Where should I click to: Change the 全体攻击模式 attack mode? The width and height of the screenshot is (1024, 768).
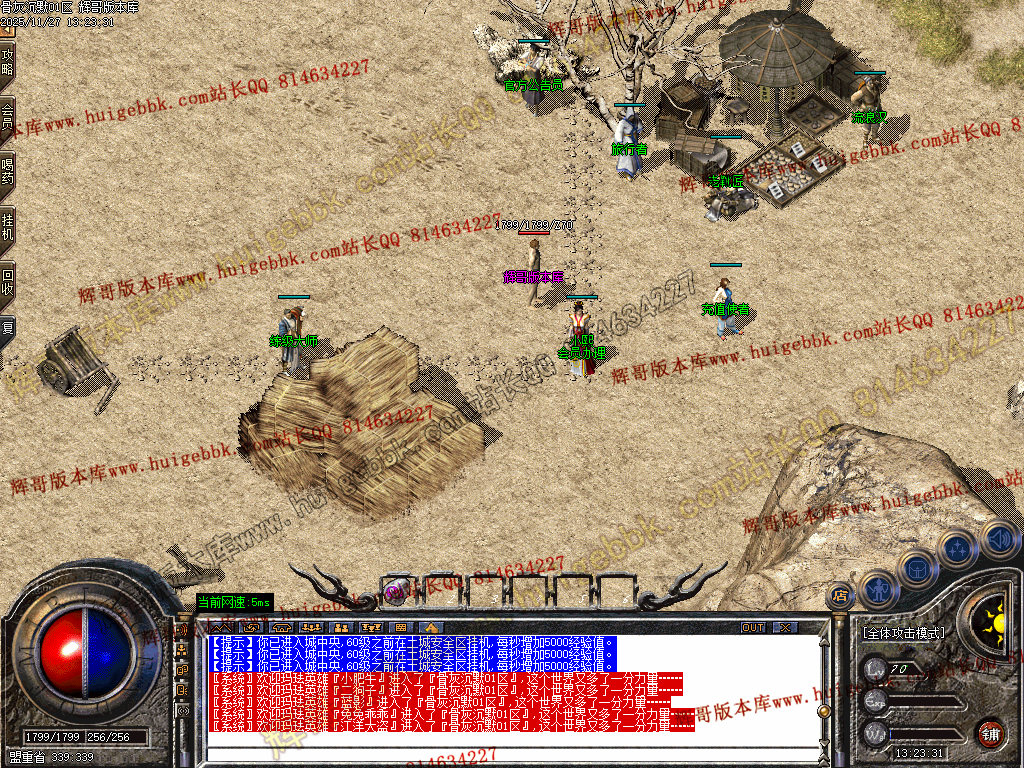tap(904, 633)
